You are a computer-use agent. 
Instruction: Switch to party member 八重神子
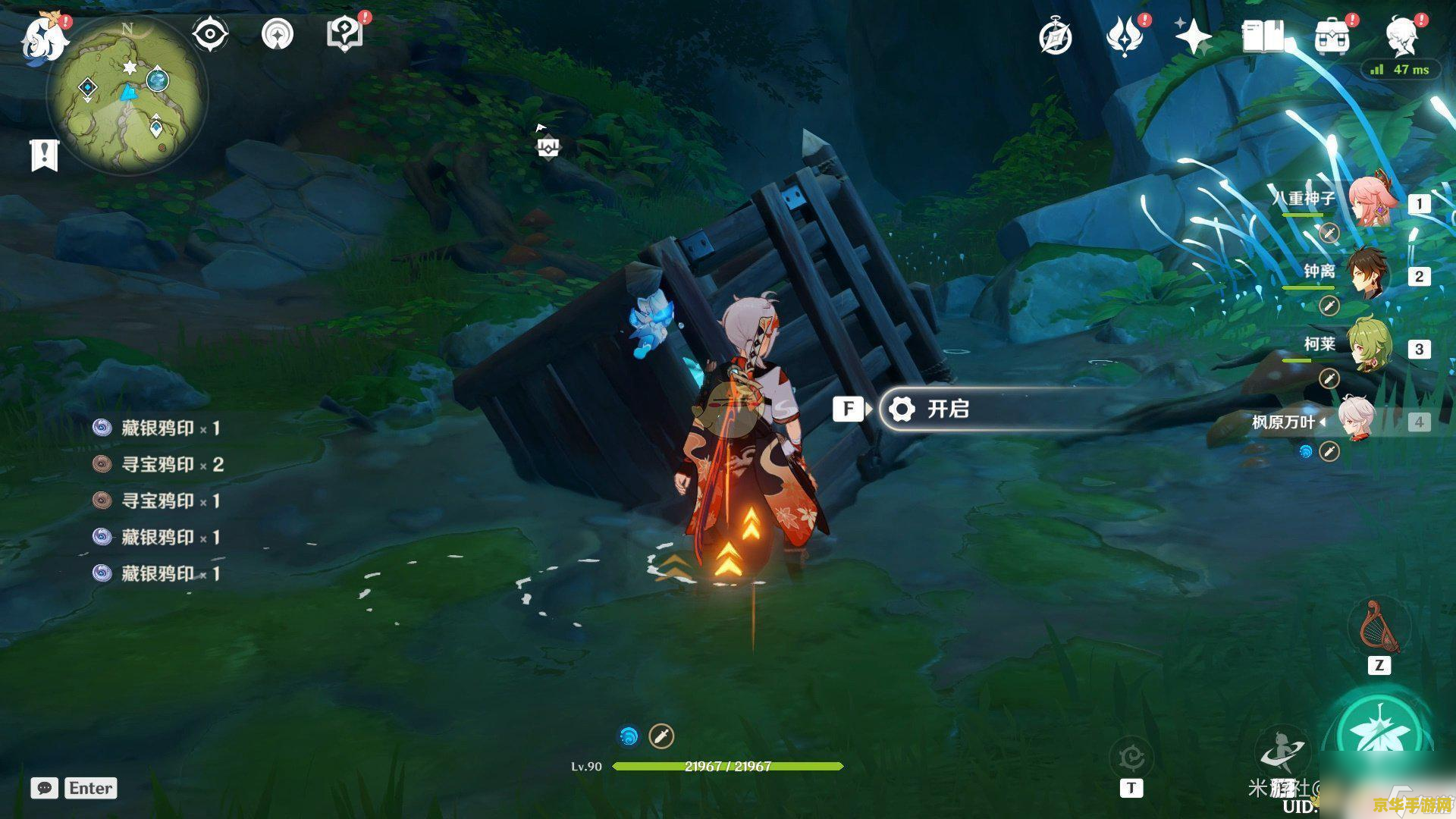[1369, 202]
